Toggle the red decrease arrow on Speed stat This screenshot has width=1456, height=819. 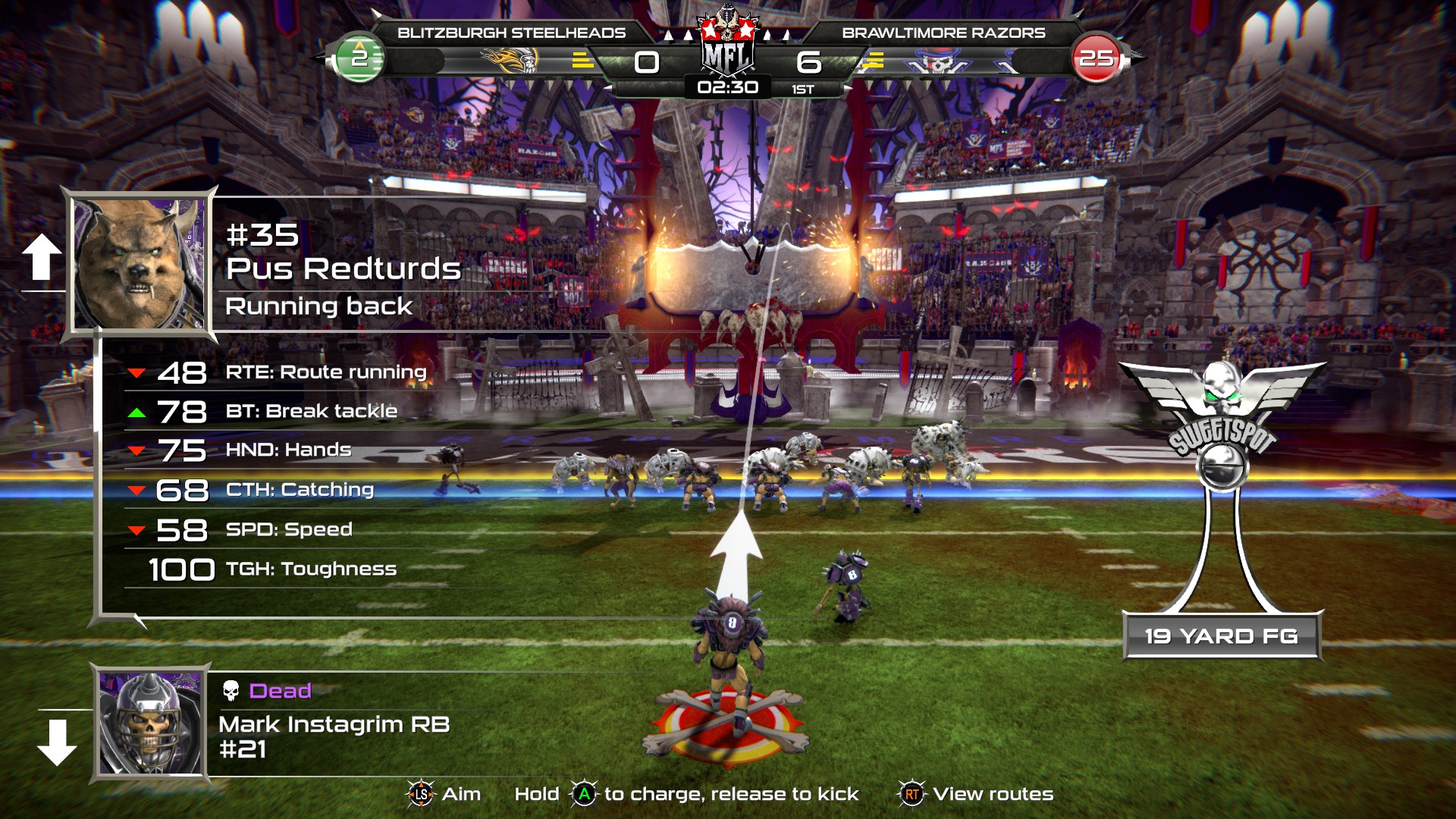(x=136, y=529)
